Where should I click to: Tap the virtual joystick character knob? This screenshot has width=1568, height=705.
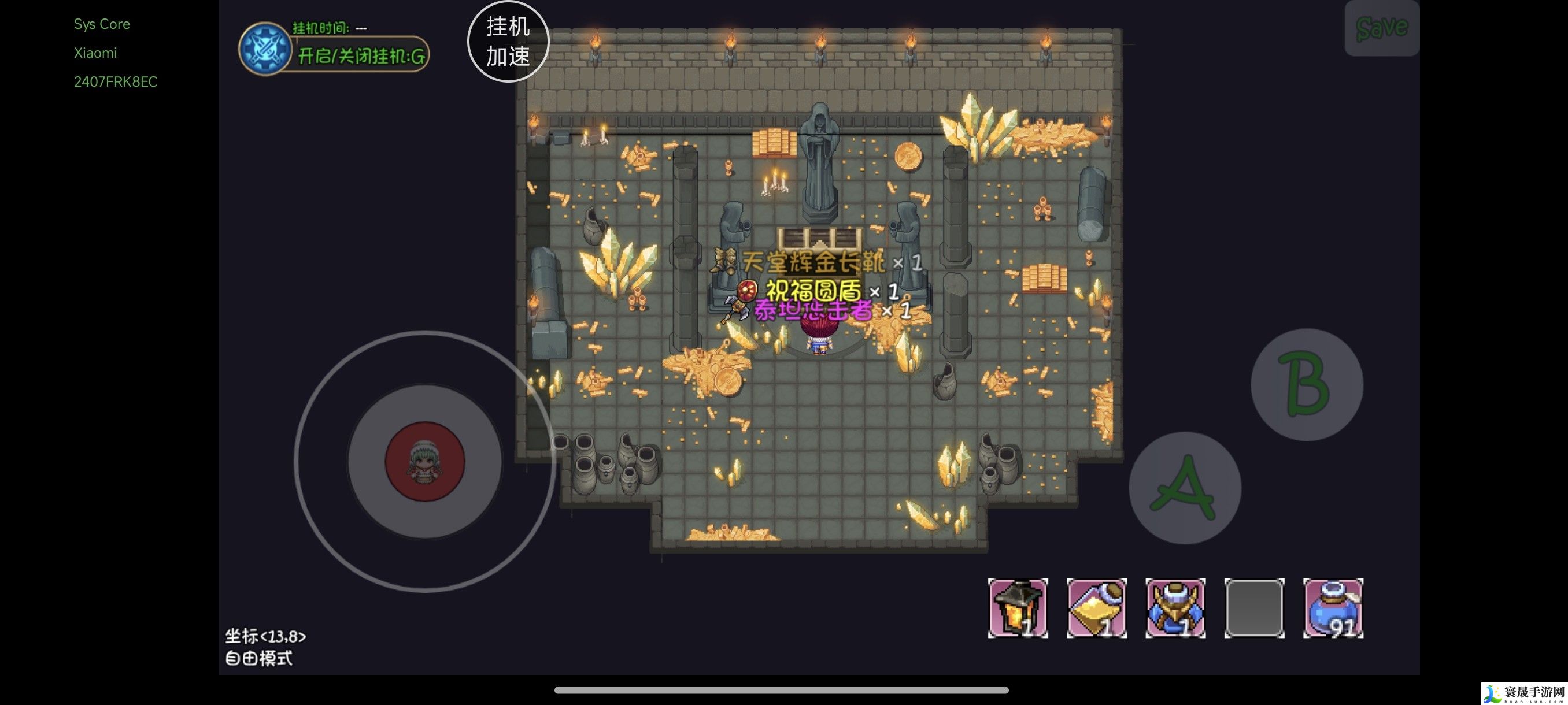click(425, 462)
